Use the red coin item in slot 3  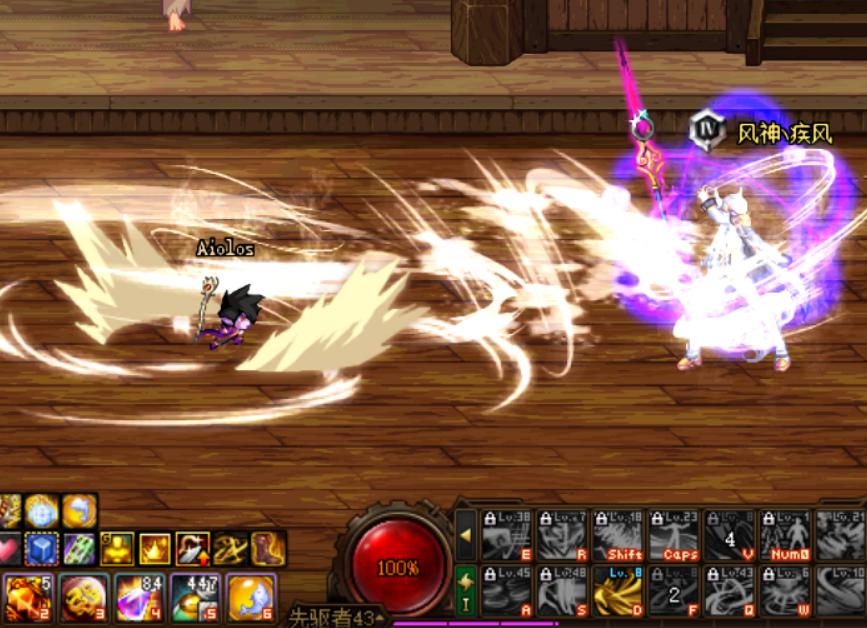click(x=83, y=597)
